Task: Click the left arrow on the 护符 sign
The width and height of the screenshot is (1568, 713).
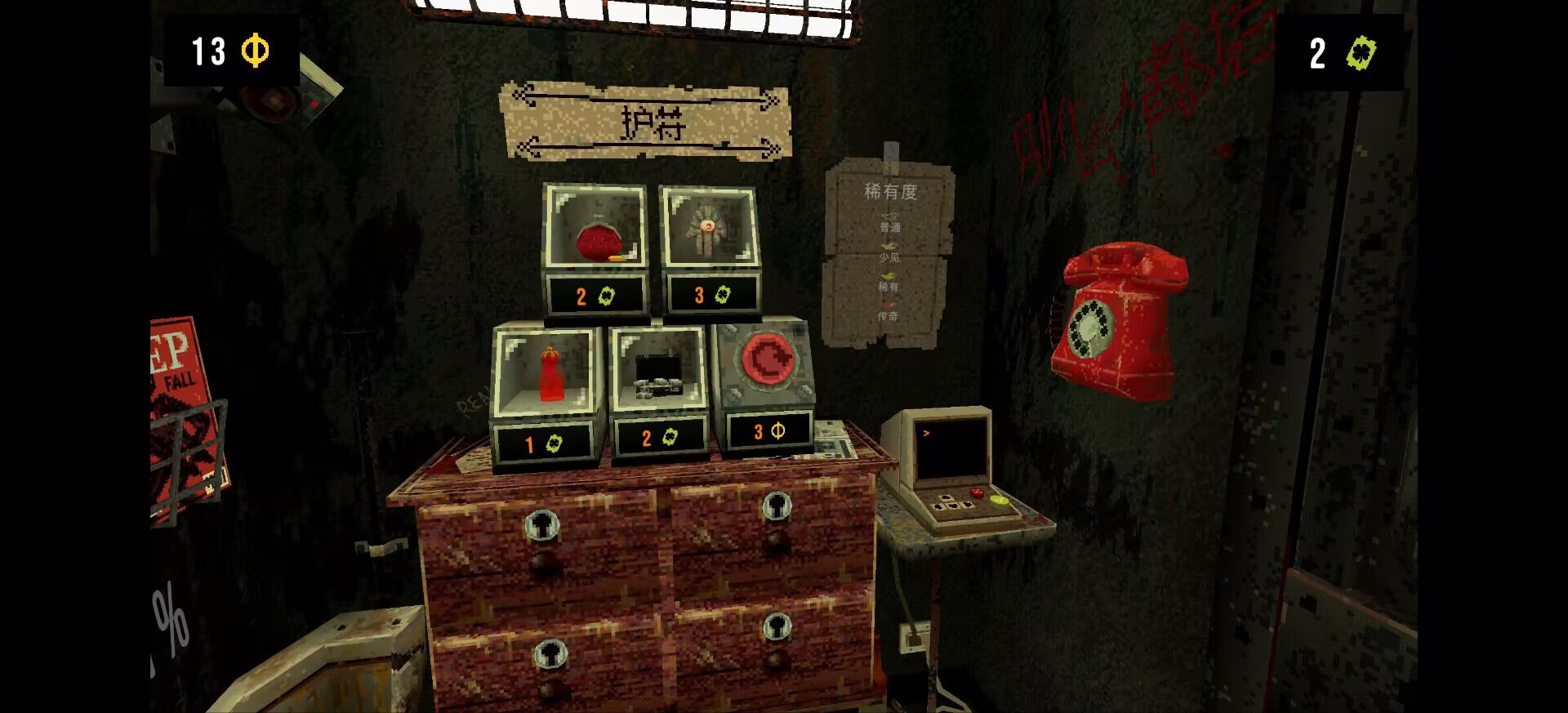Action: 521,96
